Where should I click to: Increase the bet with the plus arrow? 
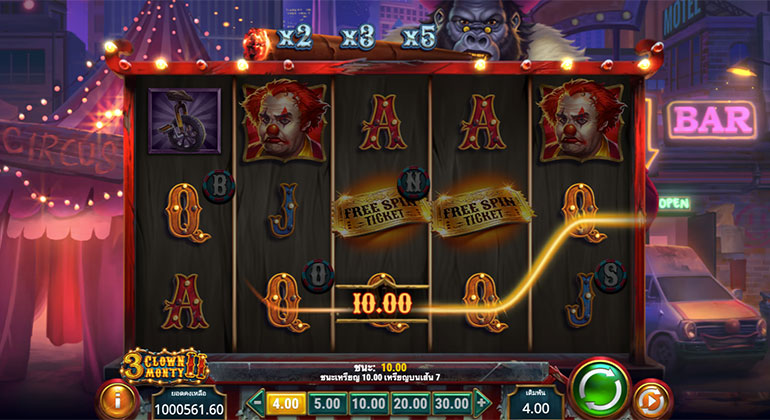(484, 402)
